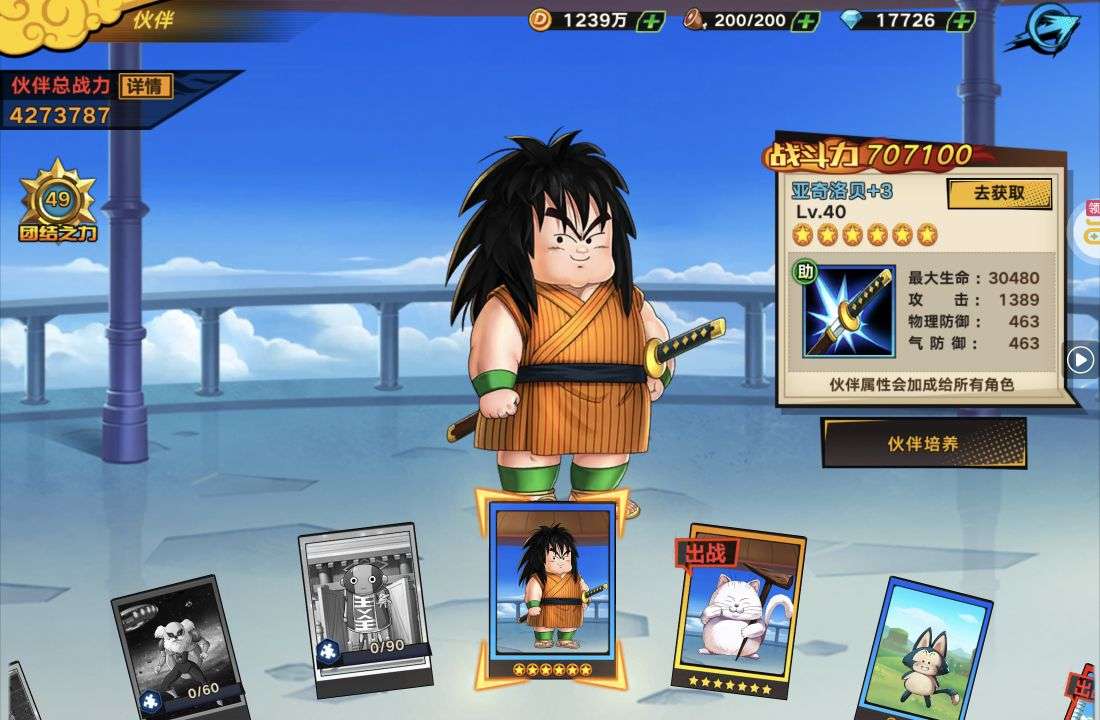Select the Yajirobe partner card
This screenshot has height=720, width=1100.
pyautogui.click(x=552, y=585)
